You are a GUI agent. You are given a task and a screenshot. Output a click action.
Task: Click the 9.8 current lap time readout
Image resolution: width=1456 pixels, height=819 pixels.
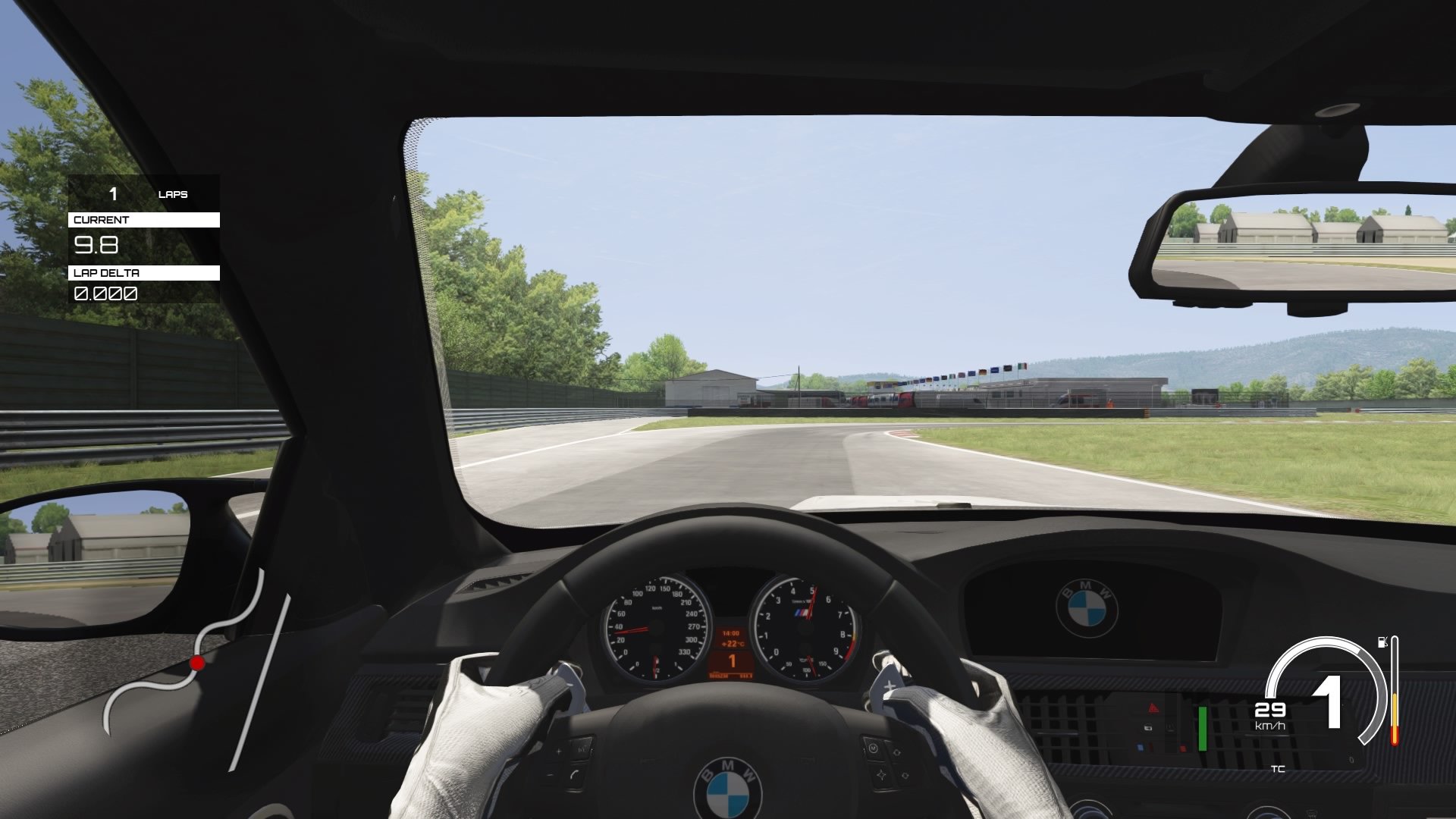[96, 244]
